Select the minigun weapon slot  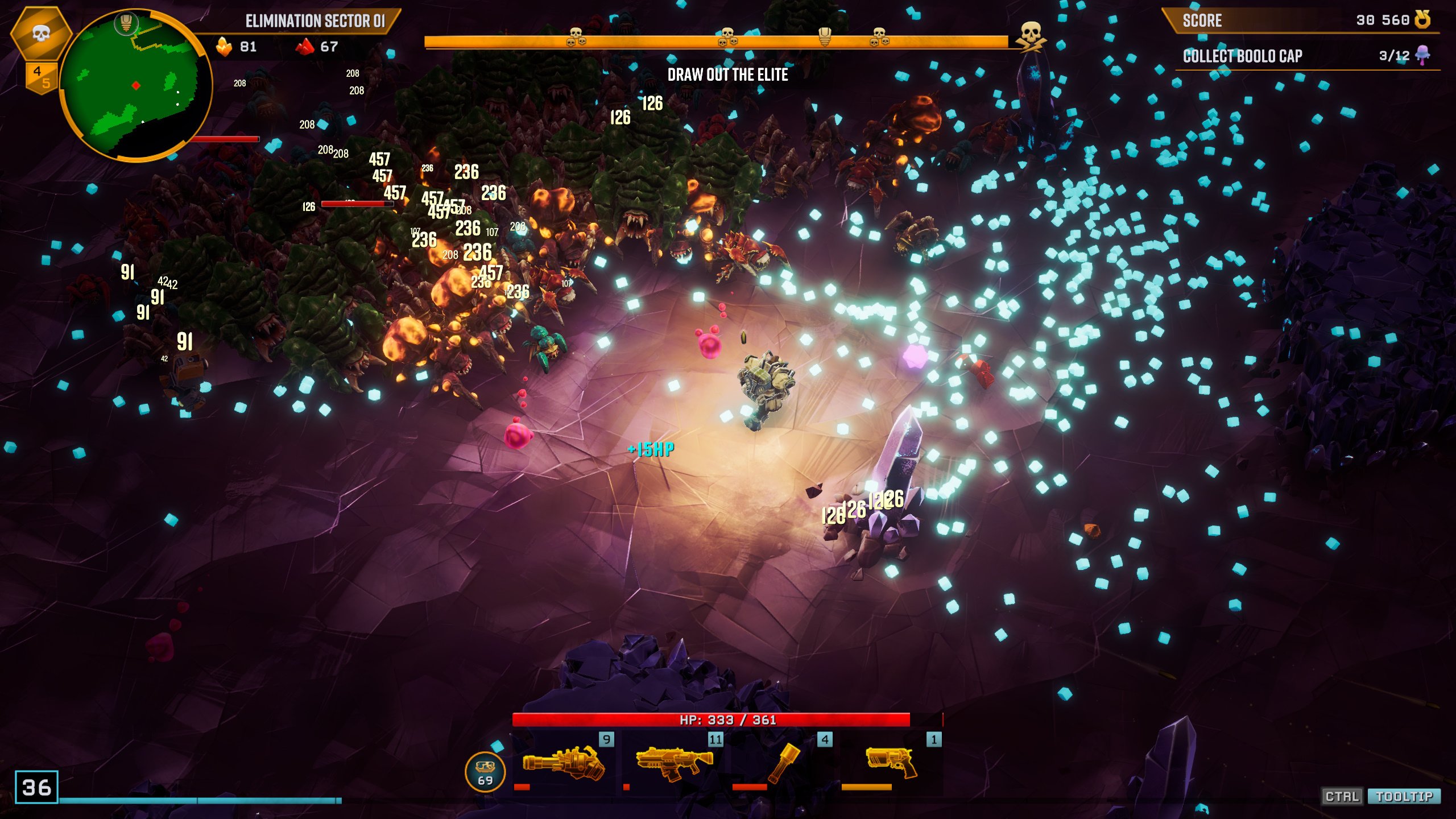pyautogui.click(x=563, y=763)
